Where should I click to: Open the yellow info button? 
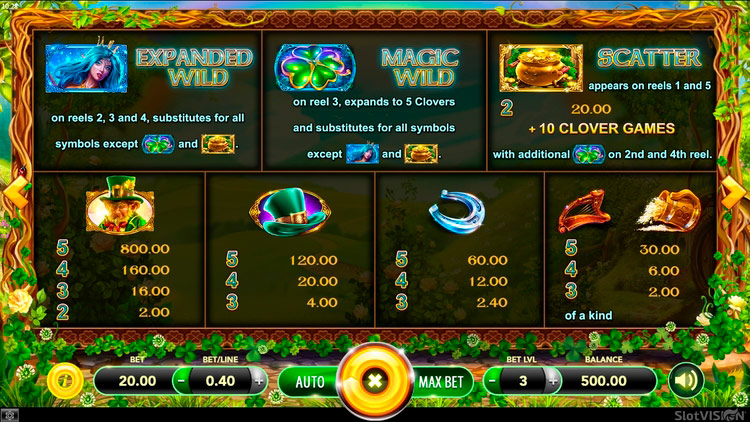[64, 381]
